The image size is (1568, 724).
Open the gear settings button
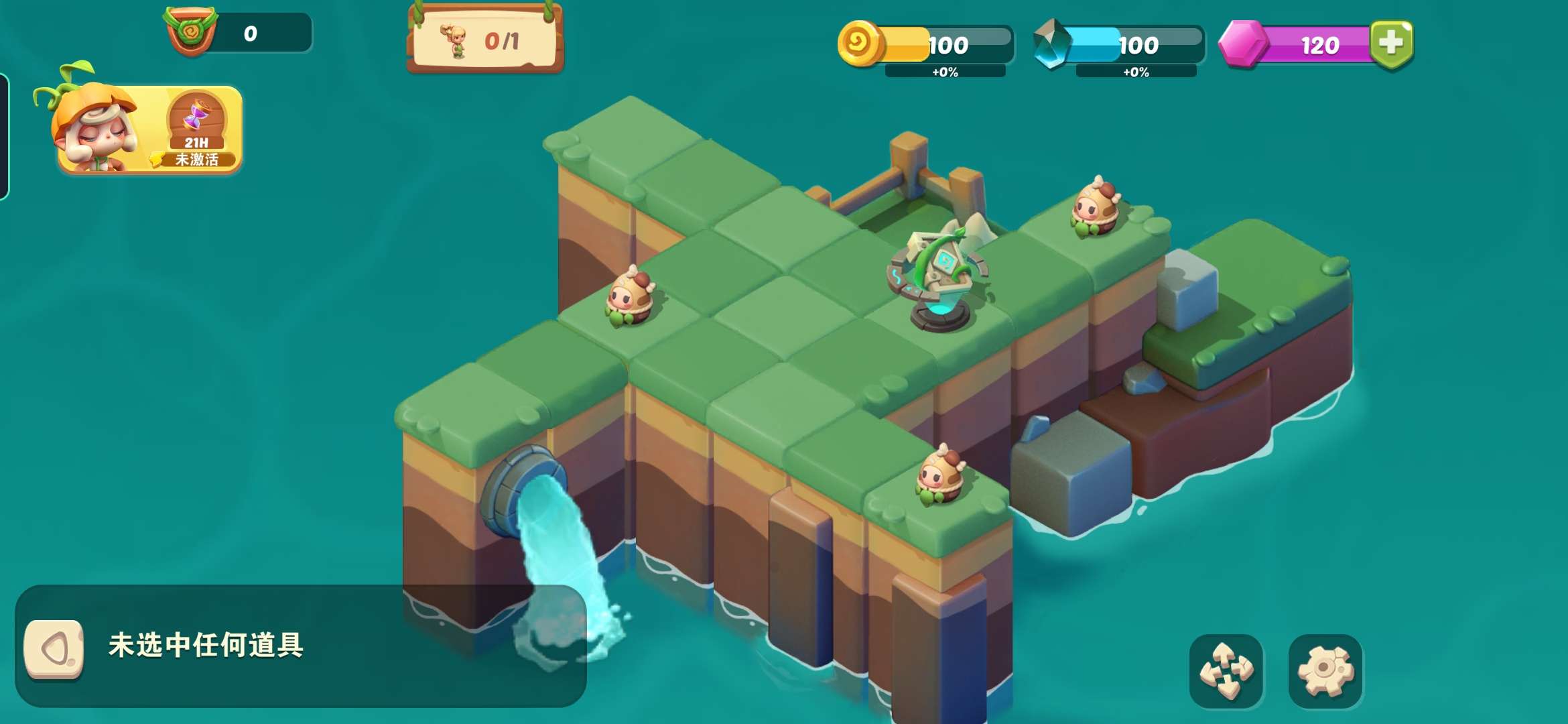[1325, 671]
